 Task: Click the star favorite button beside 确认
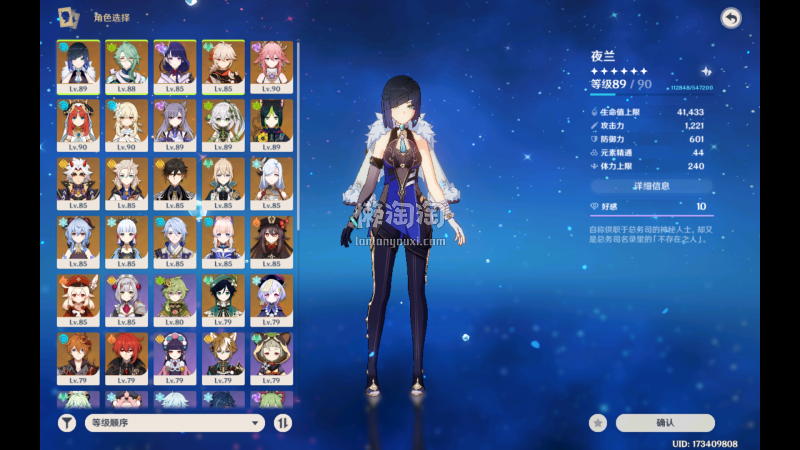pyautogui.click(x=598, y=423)
